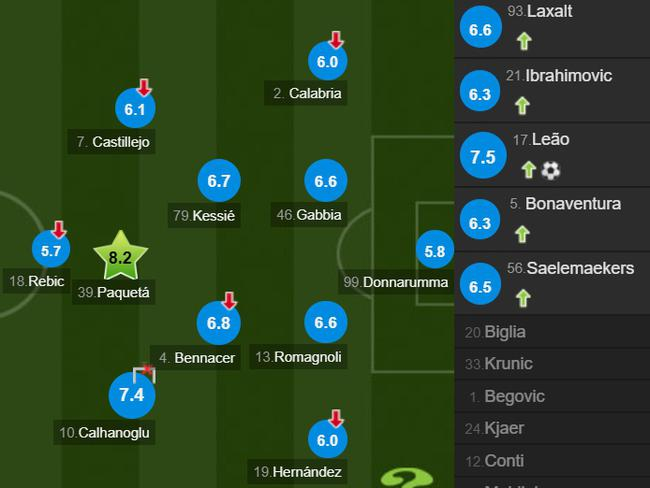Select Gabbia's rating circle
650x488 pixels.
click(325, 181)
